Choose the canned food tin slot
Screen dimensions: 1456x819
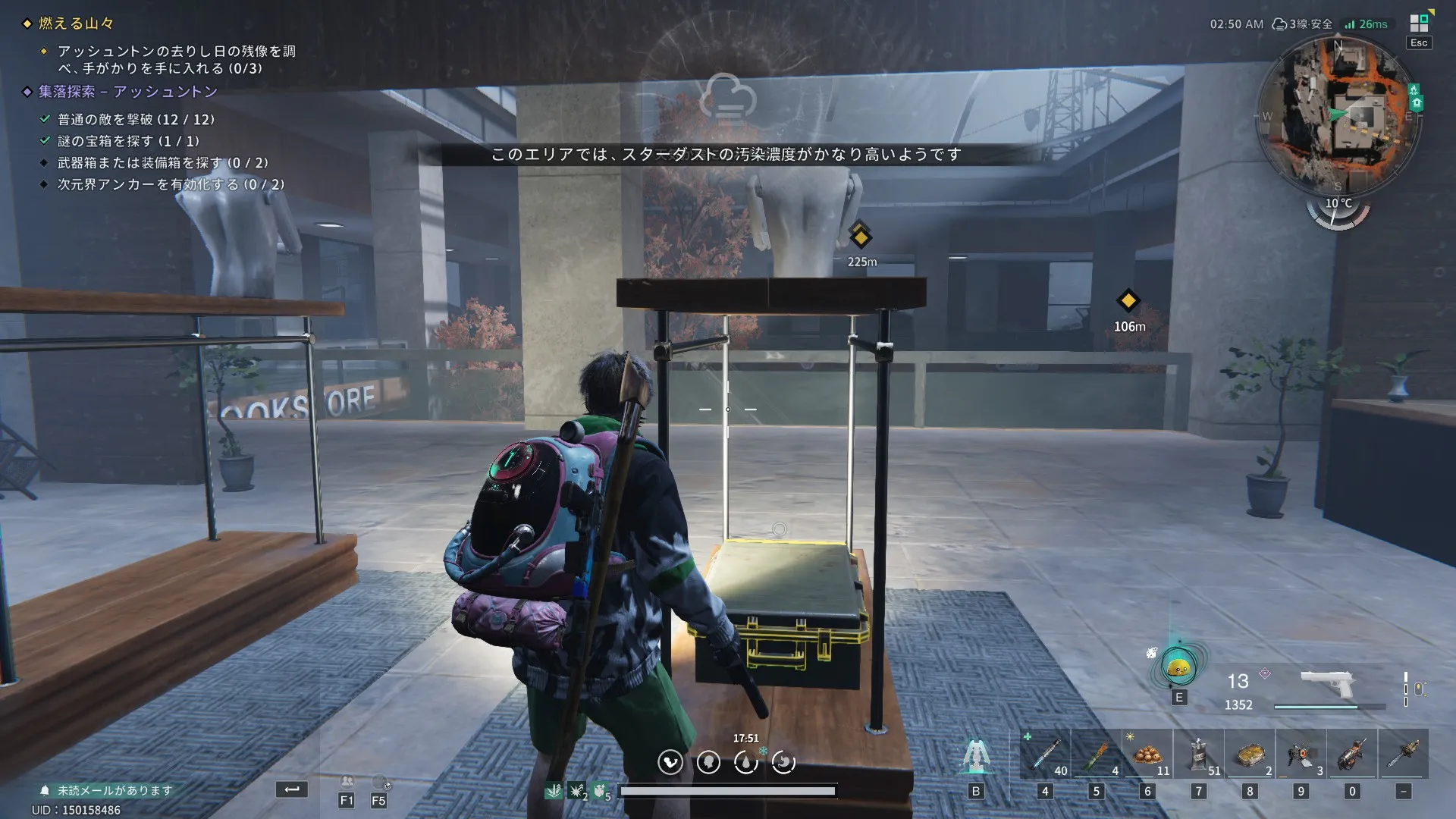(1250, 755)
